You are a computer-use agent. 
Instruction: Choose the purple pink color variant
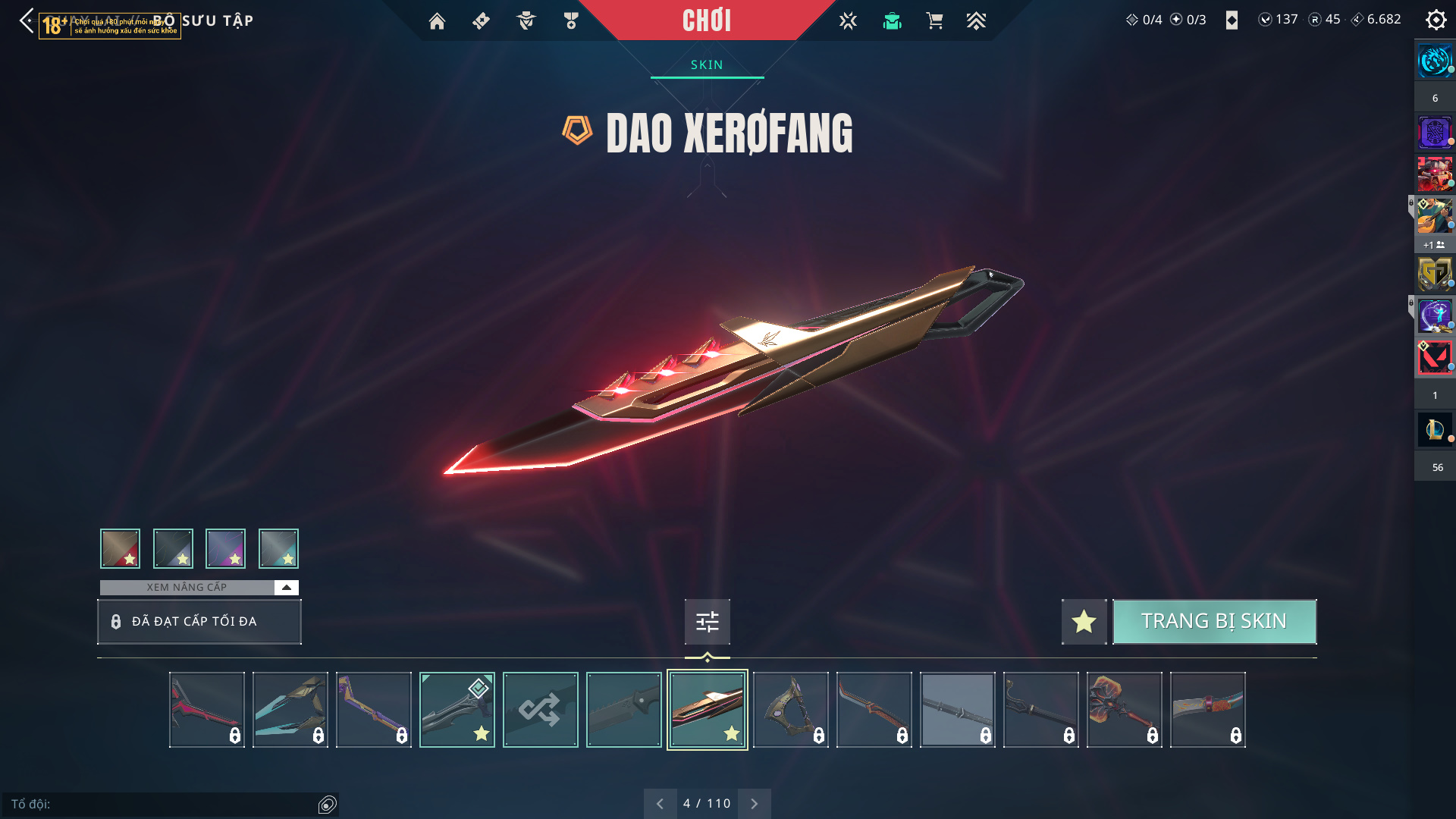[225, 548]
